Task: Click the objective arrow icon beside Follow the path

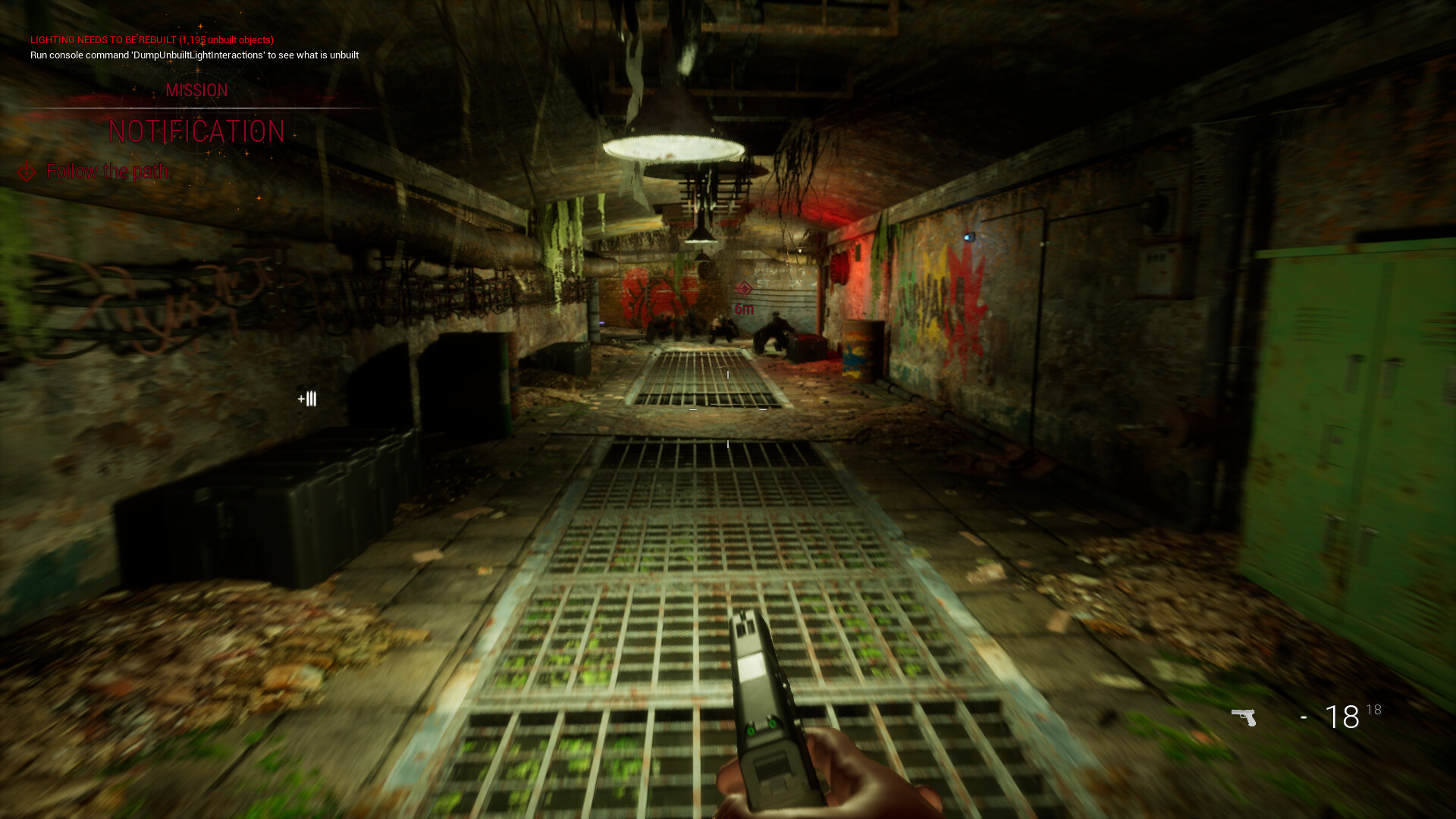Action: coord(27,171)
